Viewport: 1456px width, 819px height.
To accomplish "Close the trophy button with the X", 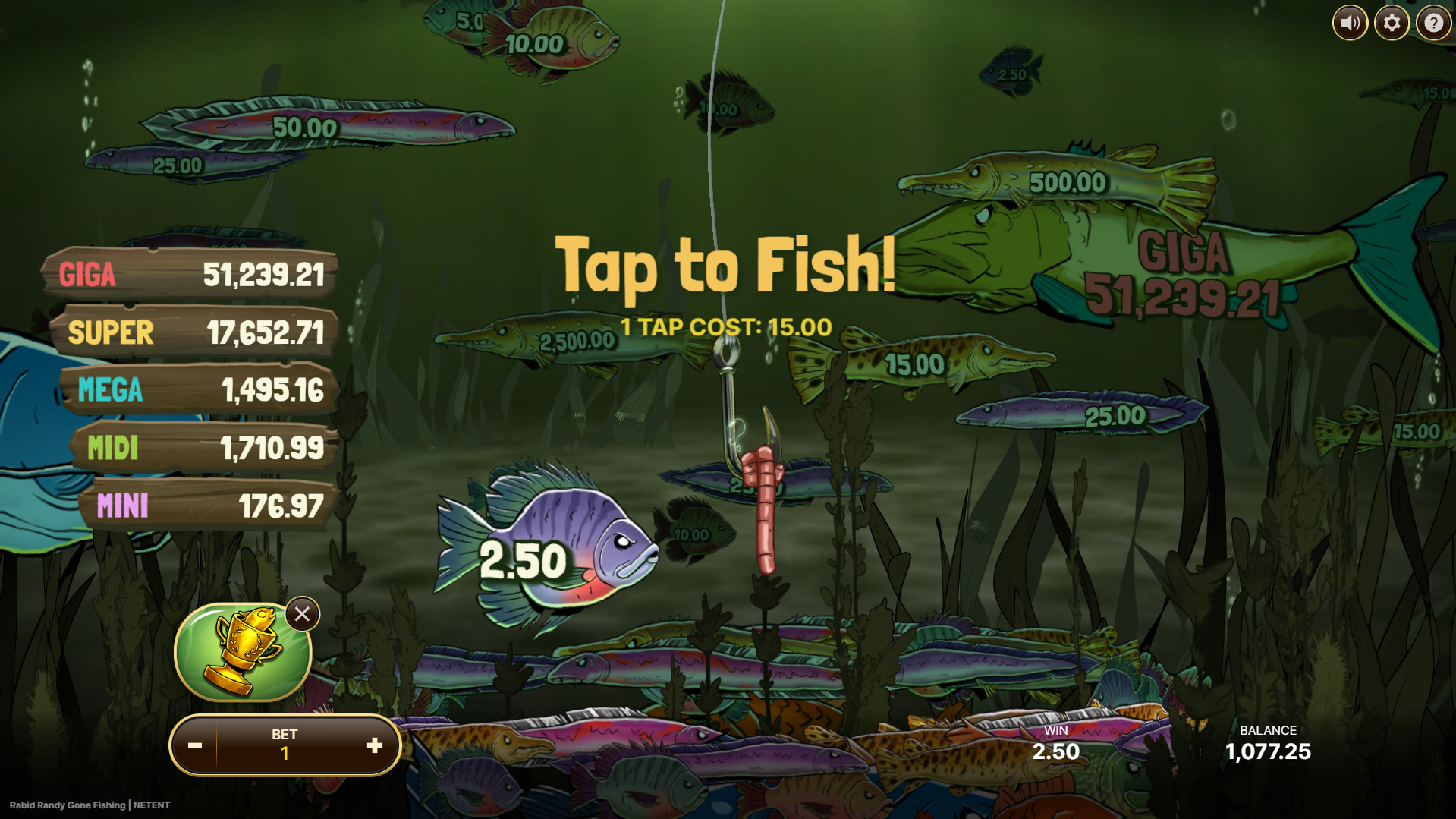I will [302, 614].
